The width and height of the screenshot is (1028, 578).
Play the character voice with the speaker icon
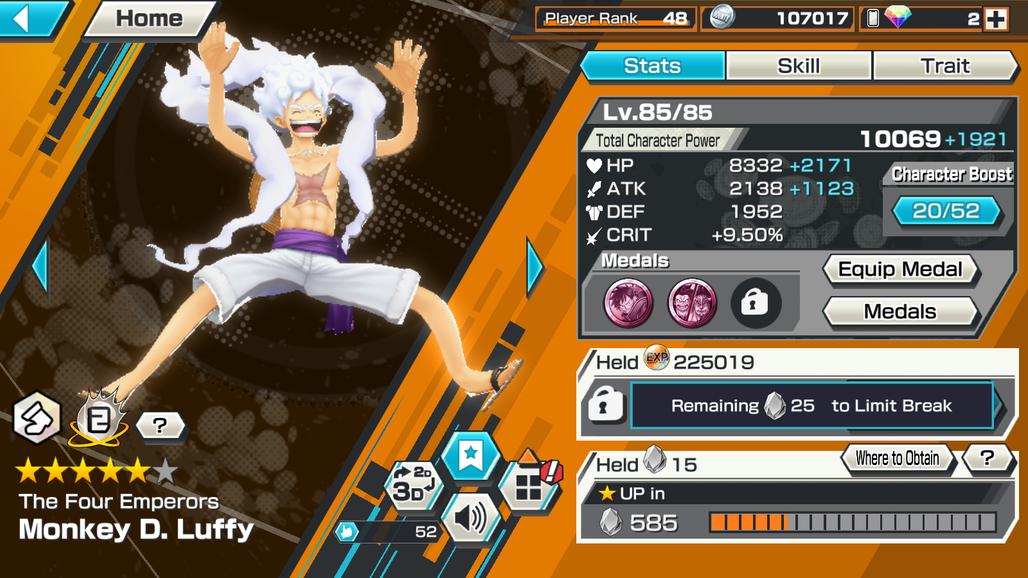coord(470,518)
